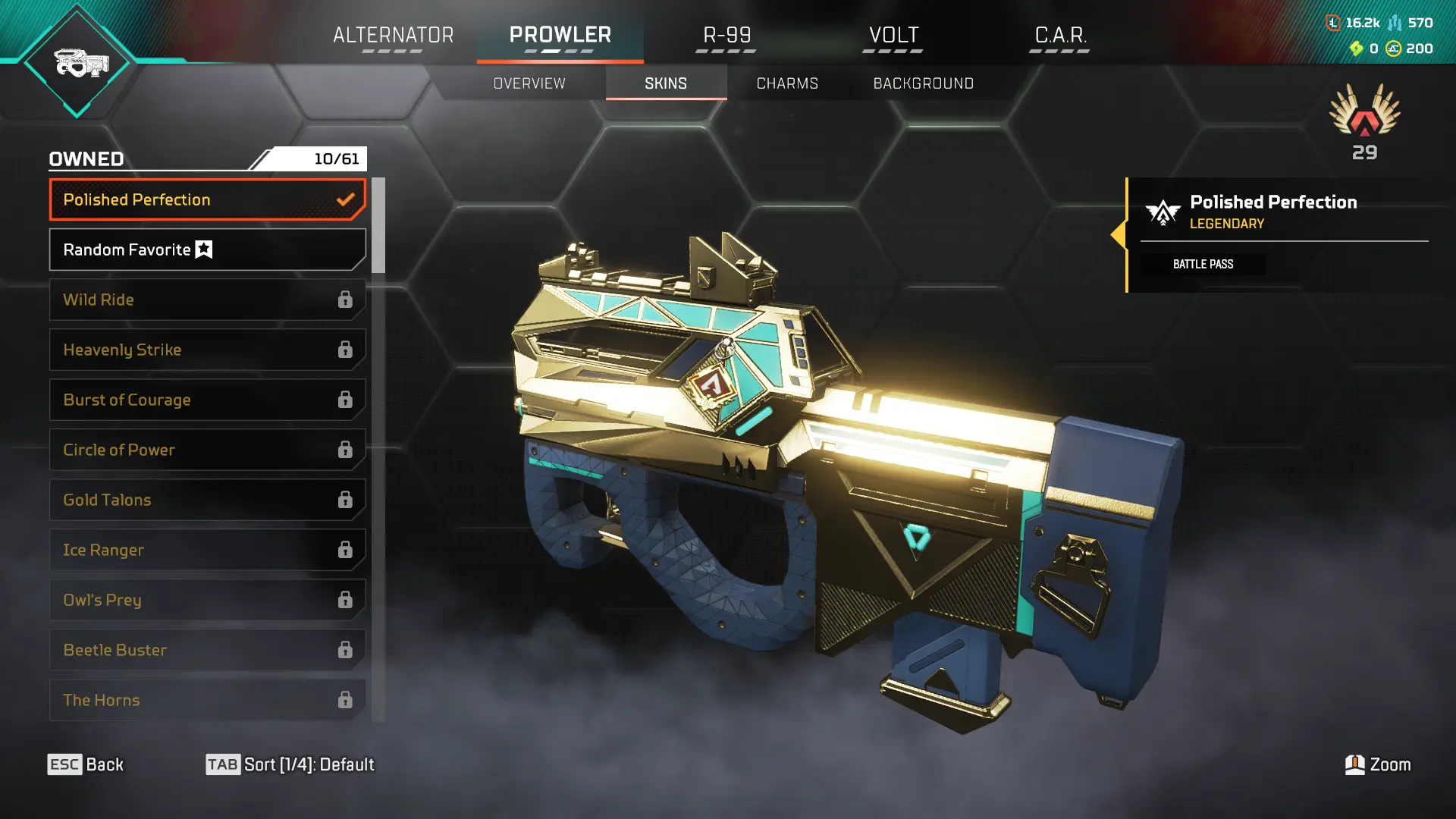Viewport: 1456px width, 819px height.
Task: Preview the Circle of Power skin
Action: point(207,450)
